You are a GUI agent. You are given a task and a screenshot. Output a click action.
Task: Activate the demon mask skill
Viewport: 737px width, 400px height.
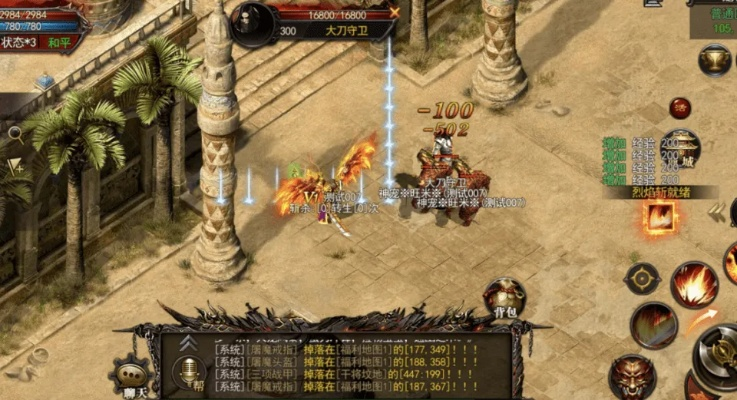click(632, 375)
